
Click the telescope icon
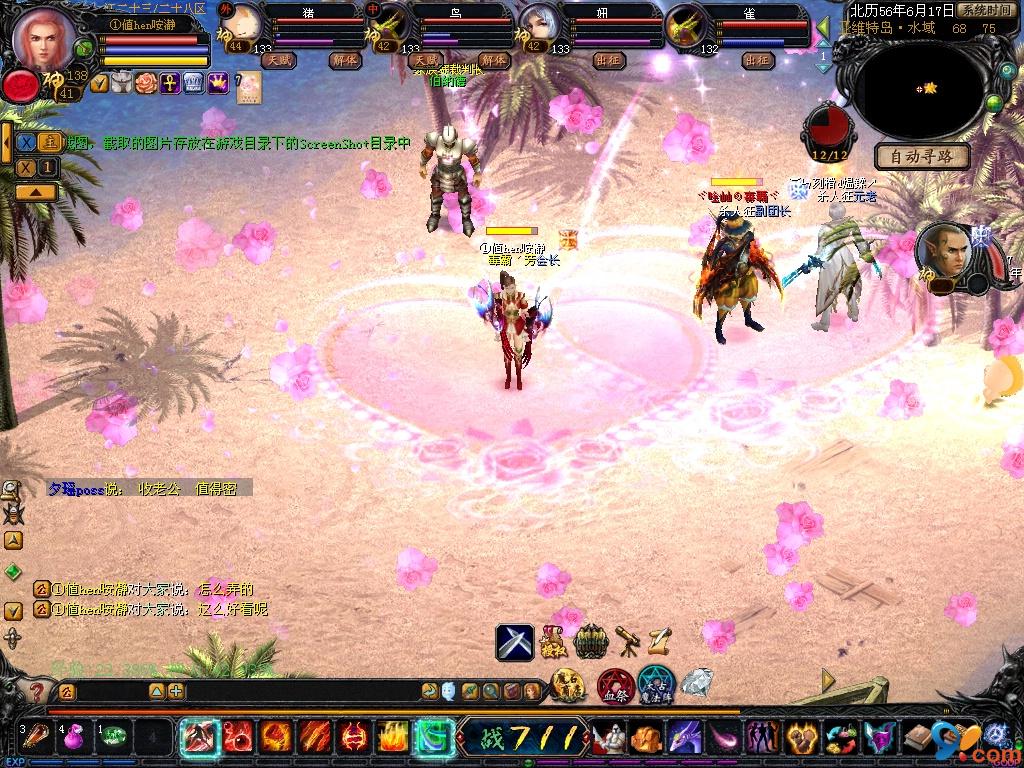pos(627,638)
